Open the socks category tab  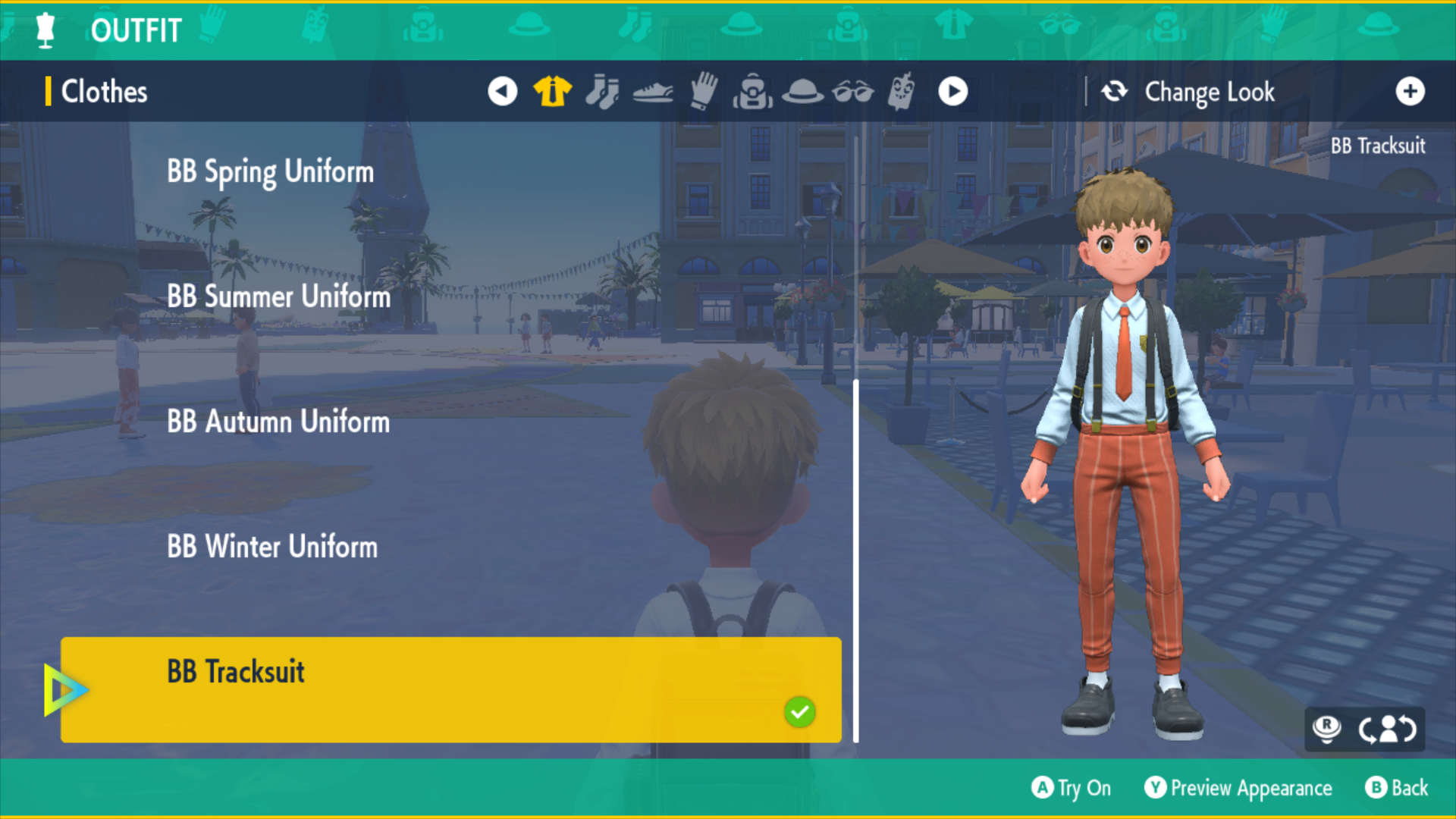602,92
